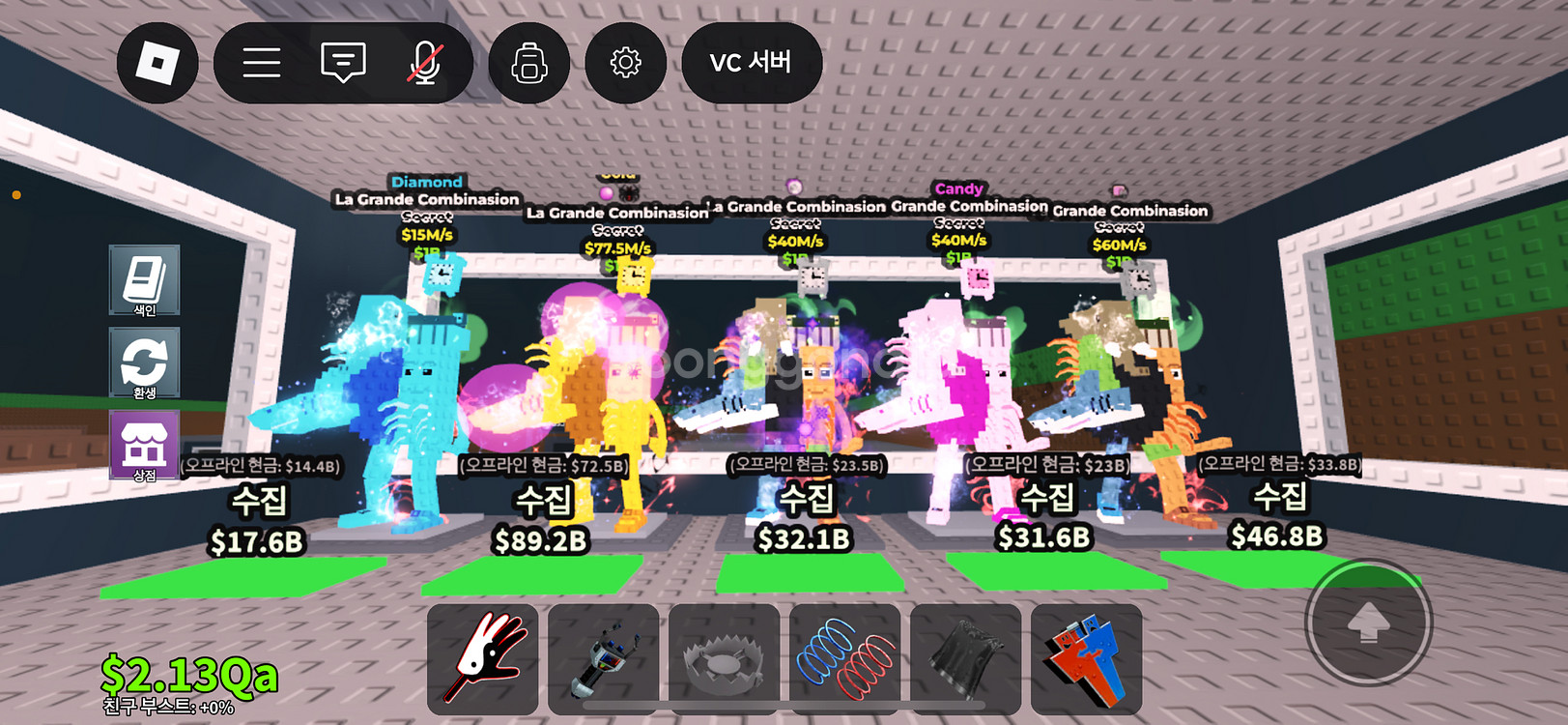Tap the jump arrow button
The height and width of the screenshot is (725, 1568).
(x=1367, y=623)
